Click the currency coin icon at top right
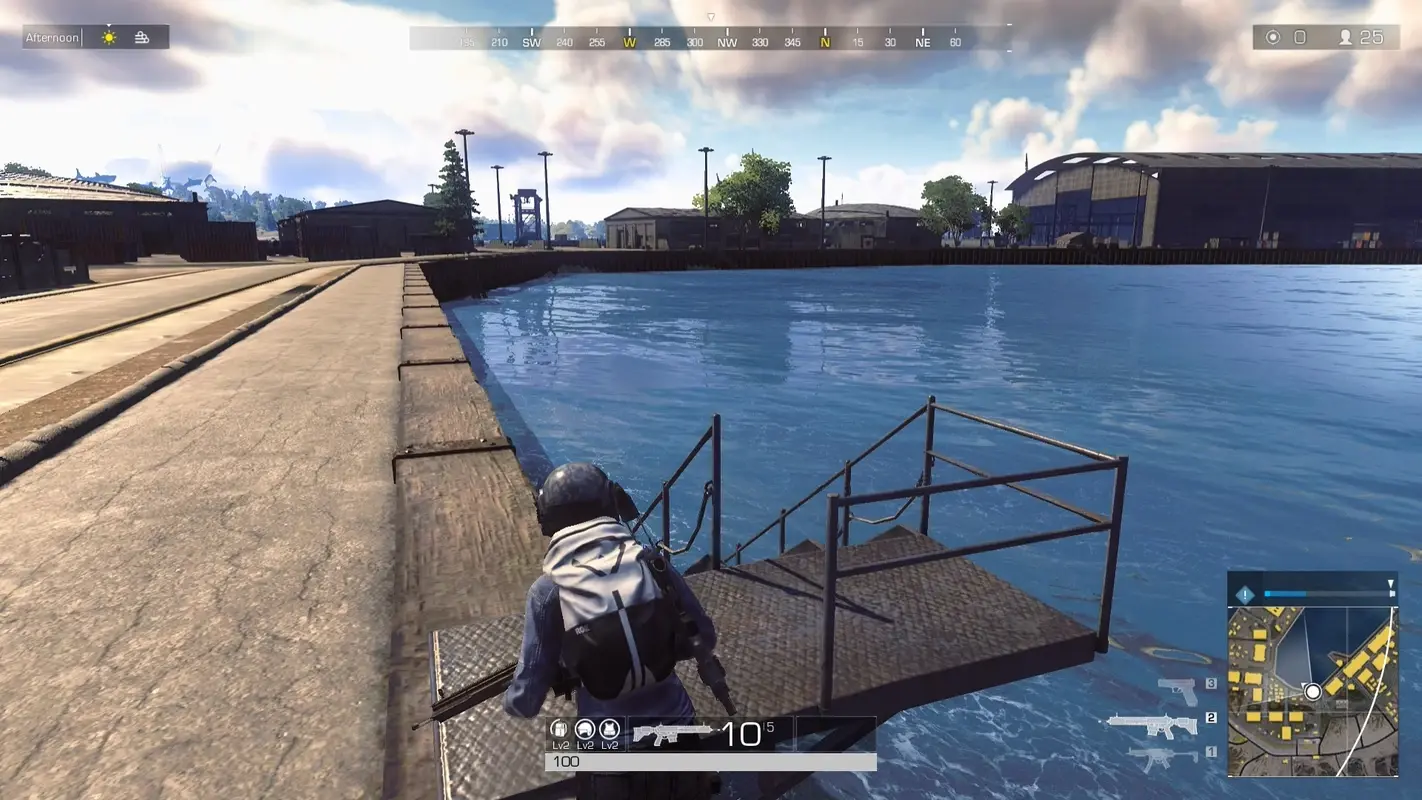 coord(1272,36)
